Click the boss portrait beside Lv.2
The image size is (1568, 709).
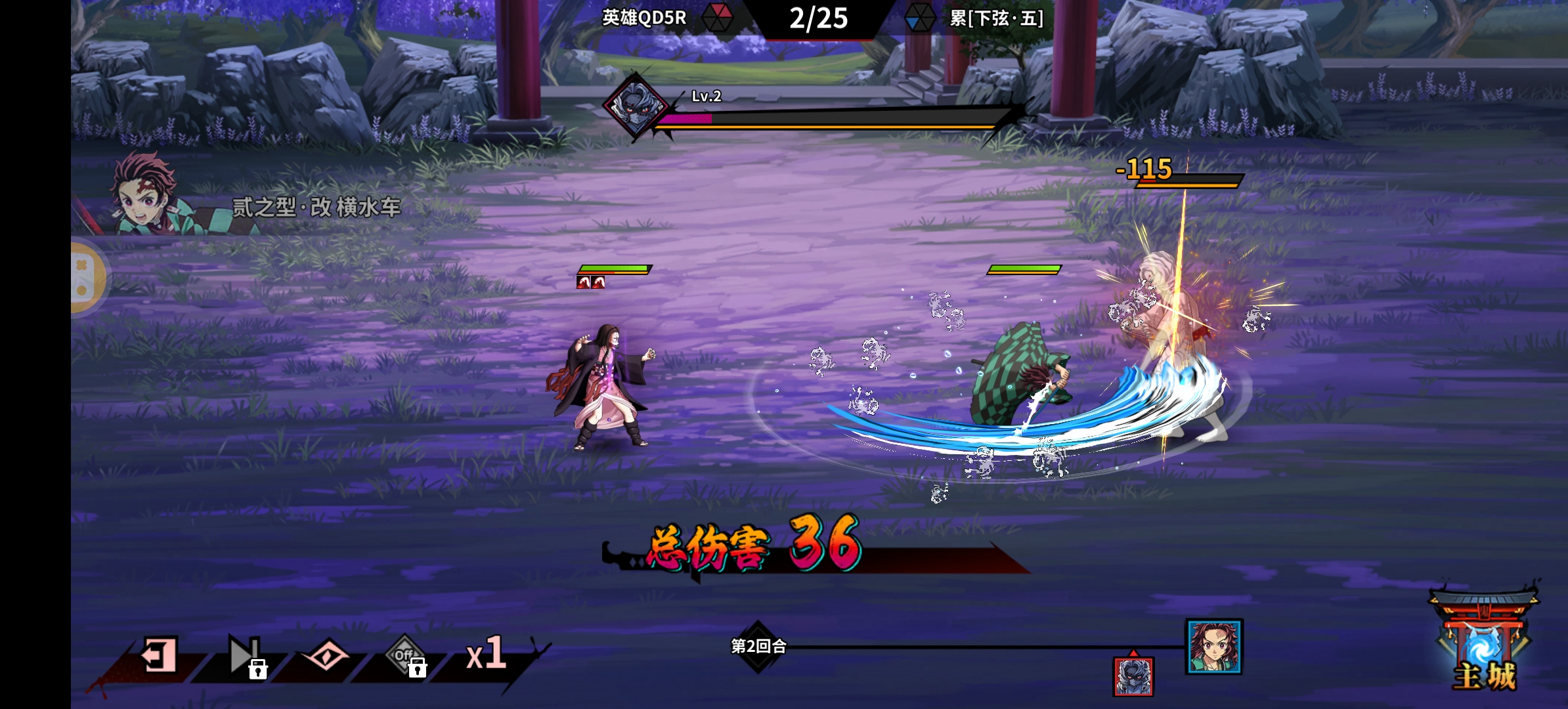pyautogui.click(x=635, y=105)
